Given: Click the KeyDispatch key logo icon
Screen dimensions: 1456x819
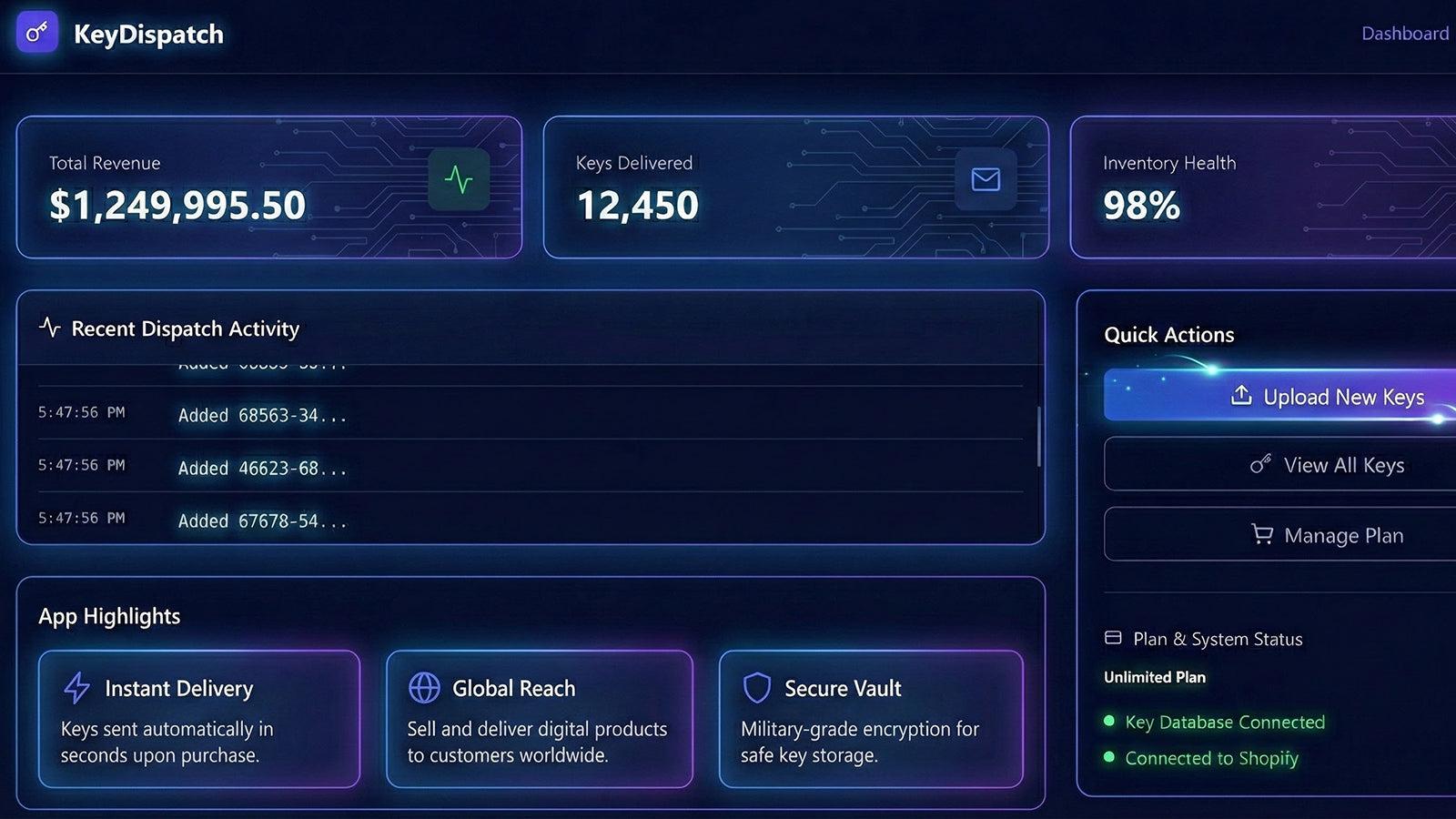Looking at the screenshot, I should 36,34.
